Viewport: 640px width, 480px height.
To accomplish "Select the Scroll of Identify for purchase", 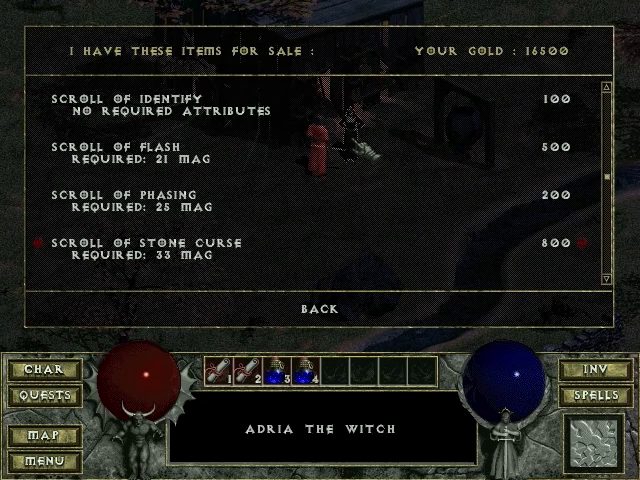I will [x=126, y=99].
